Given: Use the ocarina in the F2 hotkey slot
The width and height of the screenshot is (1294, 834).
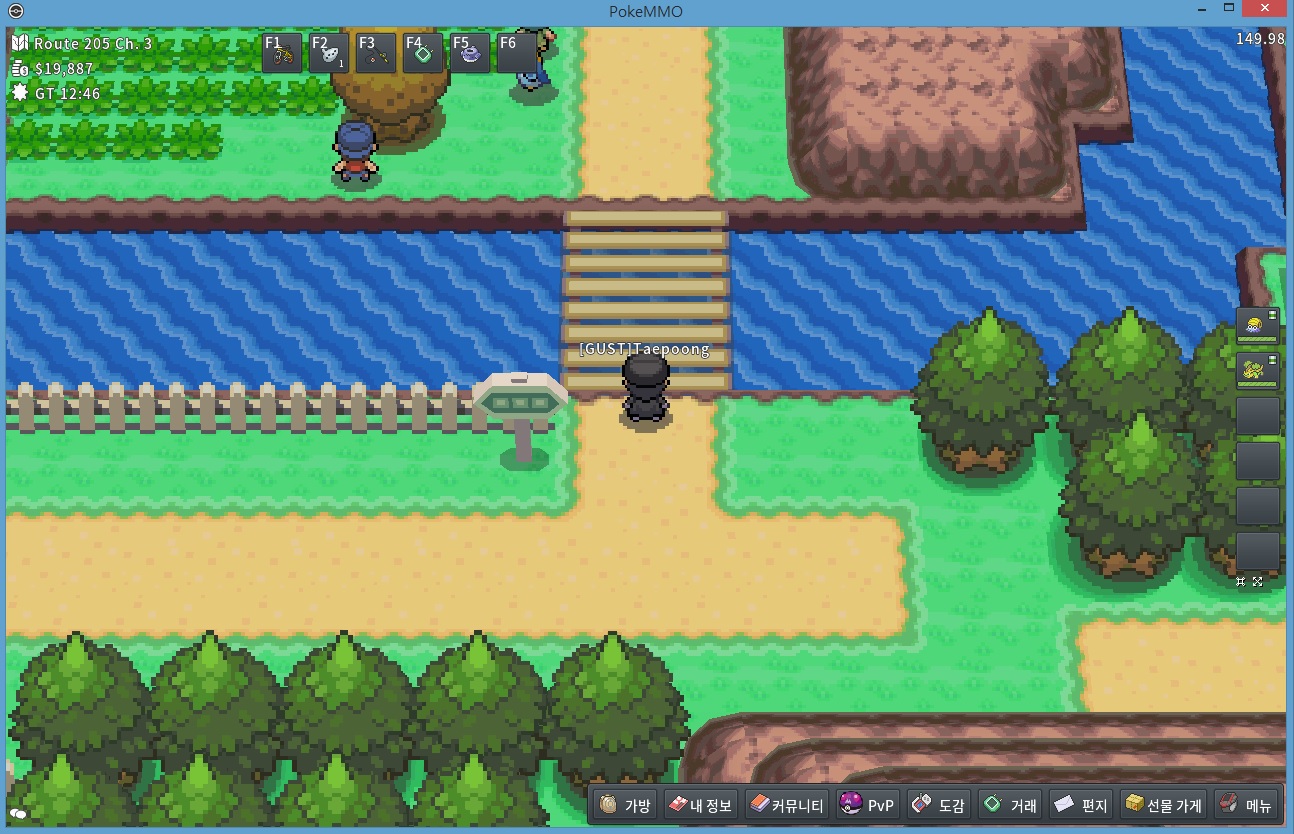Looking at the screenshot, I should [x=328, y=52].
